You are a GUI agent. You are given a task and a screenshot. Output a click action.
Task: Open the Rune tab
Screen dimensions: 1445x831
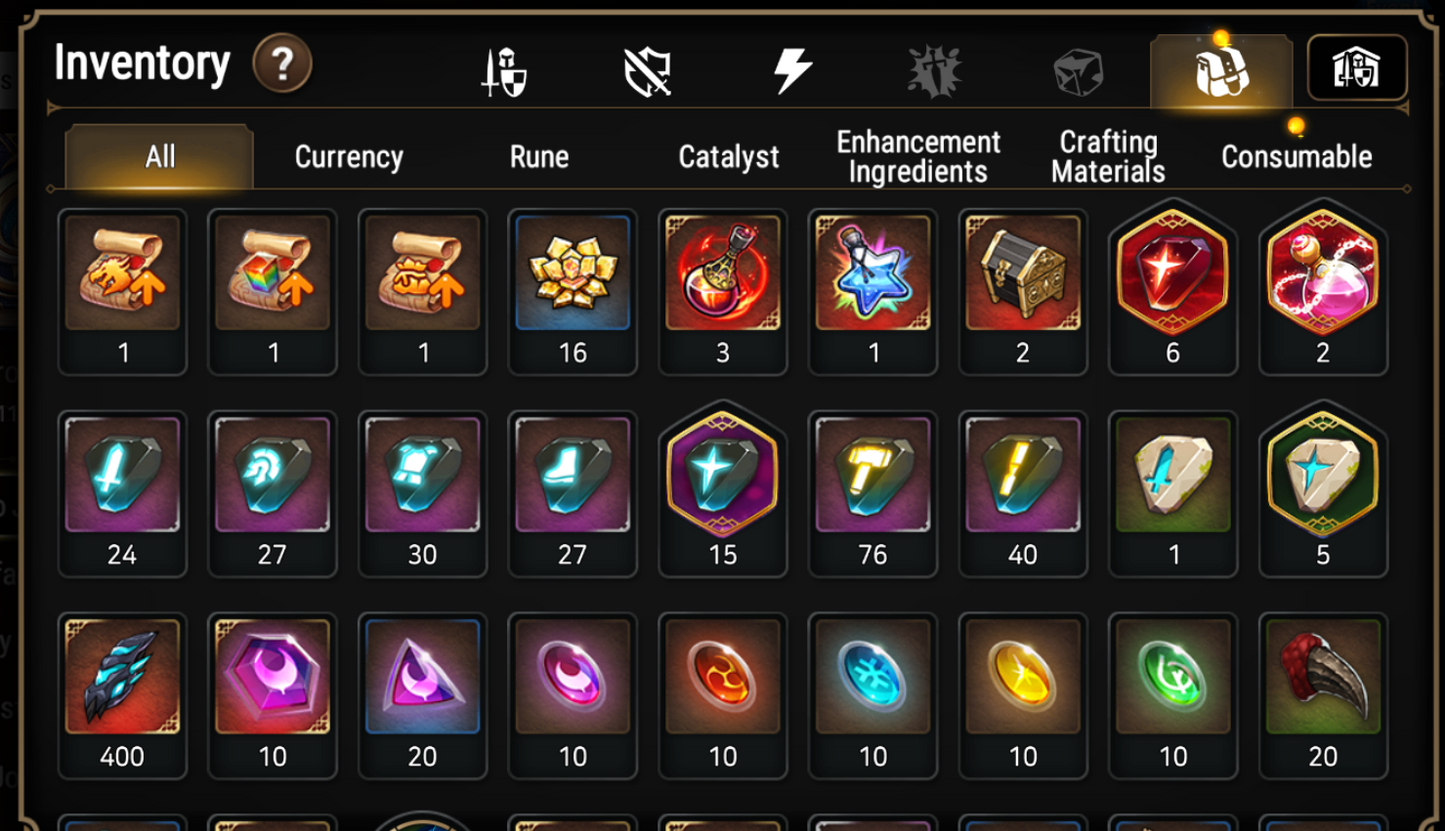(x=539, y=156)
